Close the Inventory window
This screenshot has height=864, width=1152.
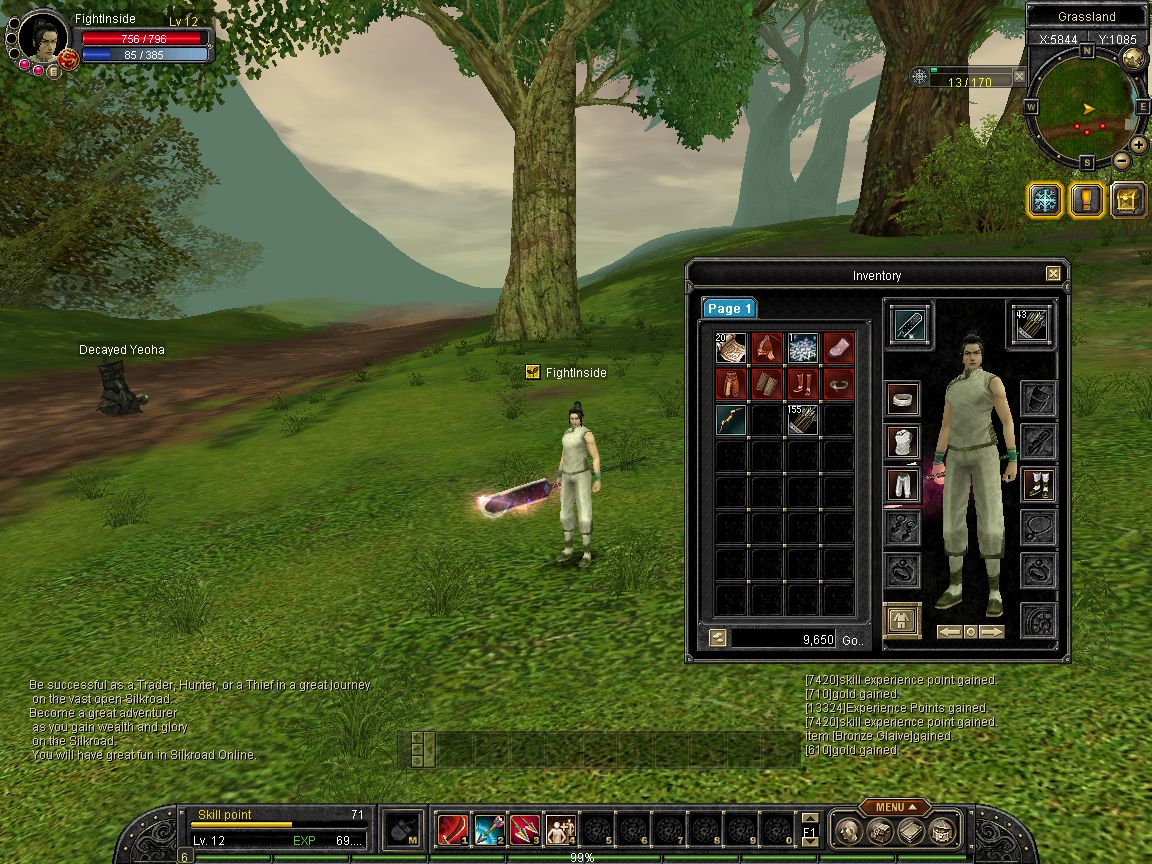1053,274
